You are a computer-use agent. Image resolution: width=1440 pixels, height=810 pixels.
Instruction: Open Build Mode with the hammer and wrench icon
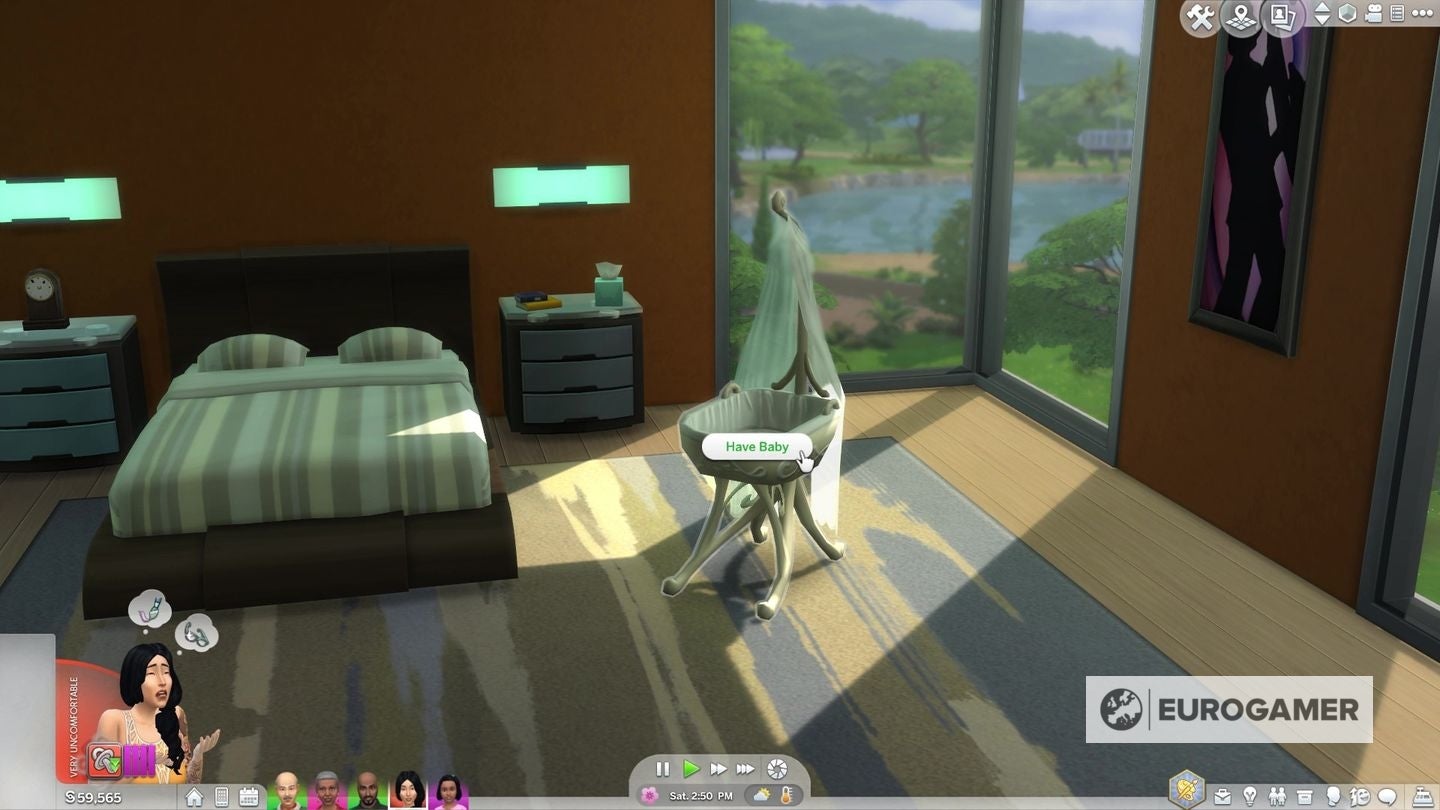[1199, 13]
